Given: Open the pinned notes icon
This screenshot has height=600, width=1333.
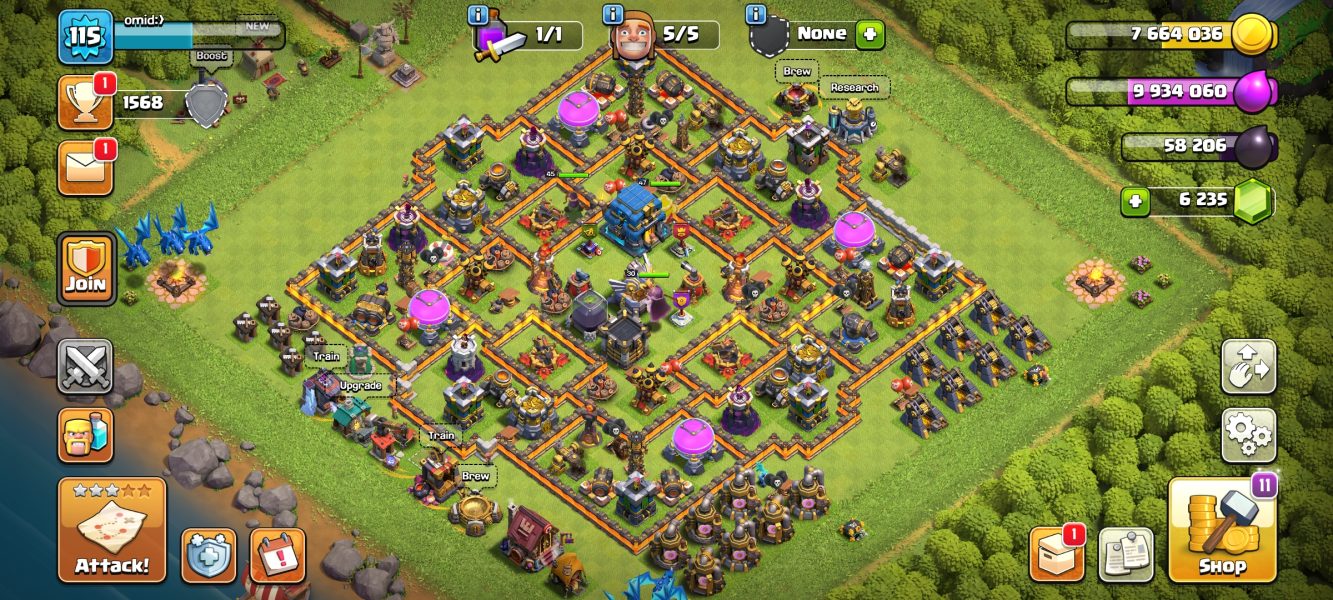Looking at the screenshot, I should click(x=1126, y=554).
